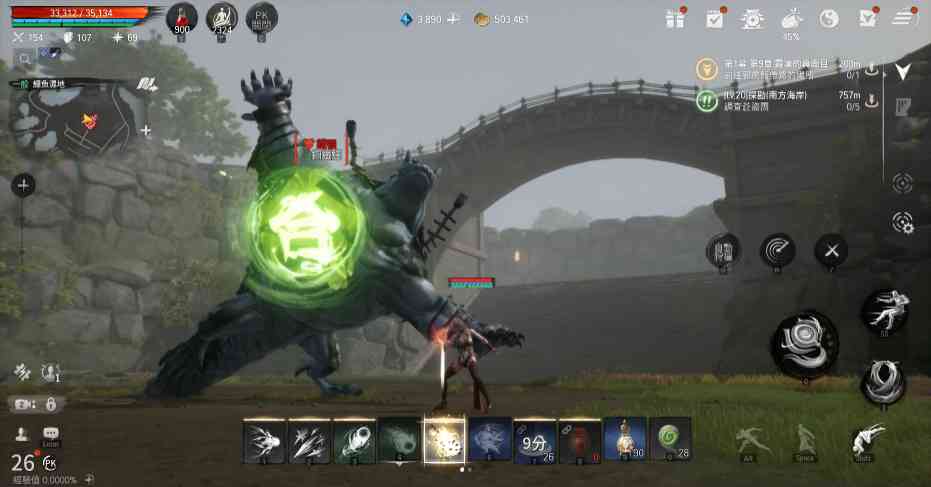This screenshot has width=931, height=487.
Task: Open the main hamburger menu
Action: pos(904,18)
